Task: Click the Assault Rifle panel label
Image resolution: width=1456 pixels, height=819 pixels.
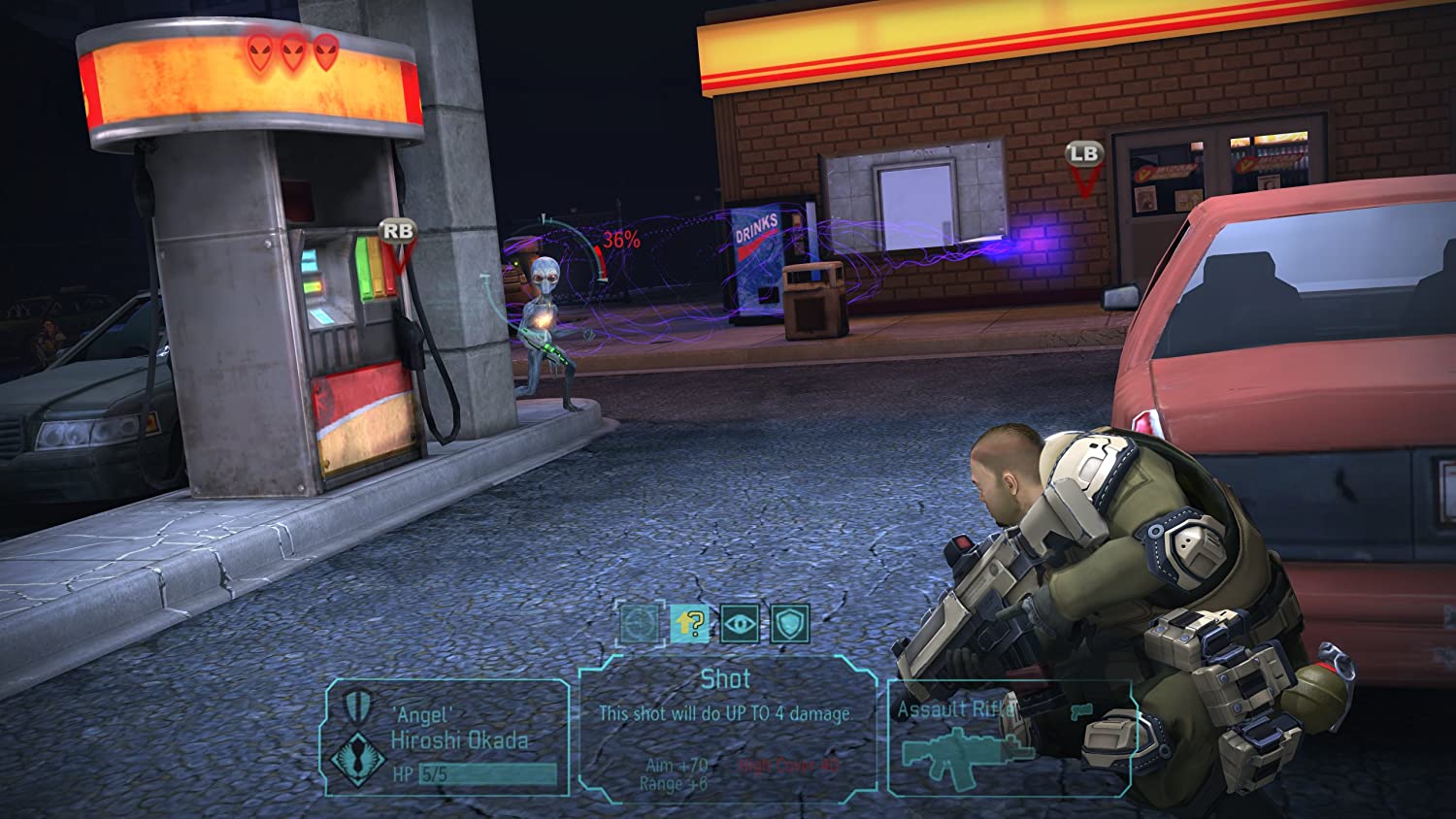Action: (x=956, y=708)
